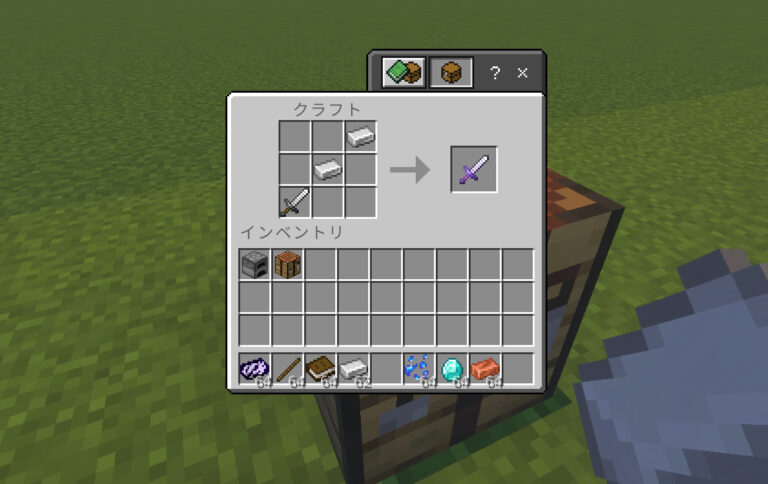Pick up the purple crystal stack in hotbar
Image resolution: width=768 pixels, height=484 pixels.
point(255,369)
